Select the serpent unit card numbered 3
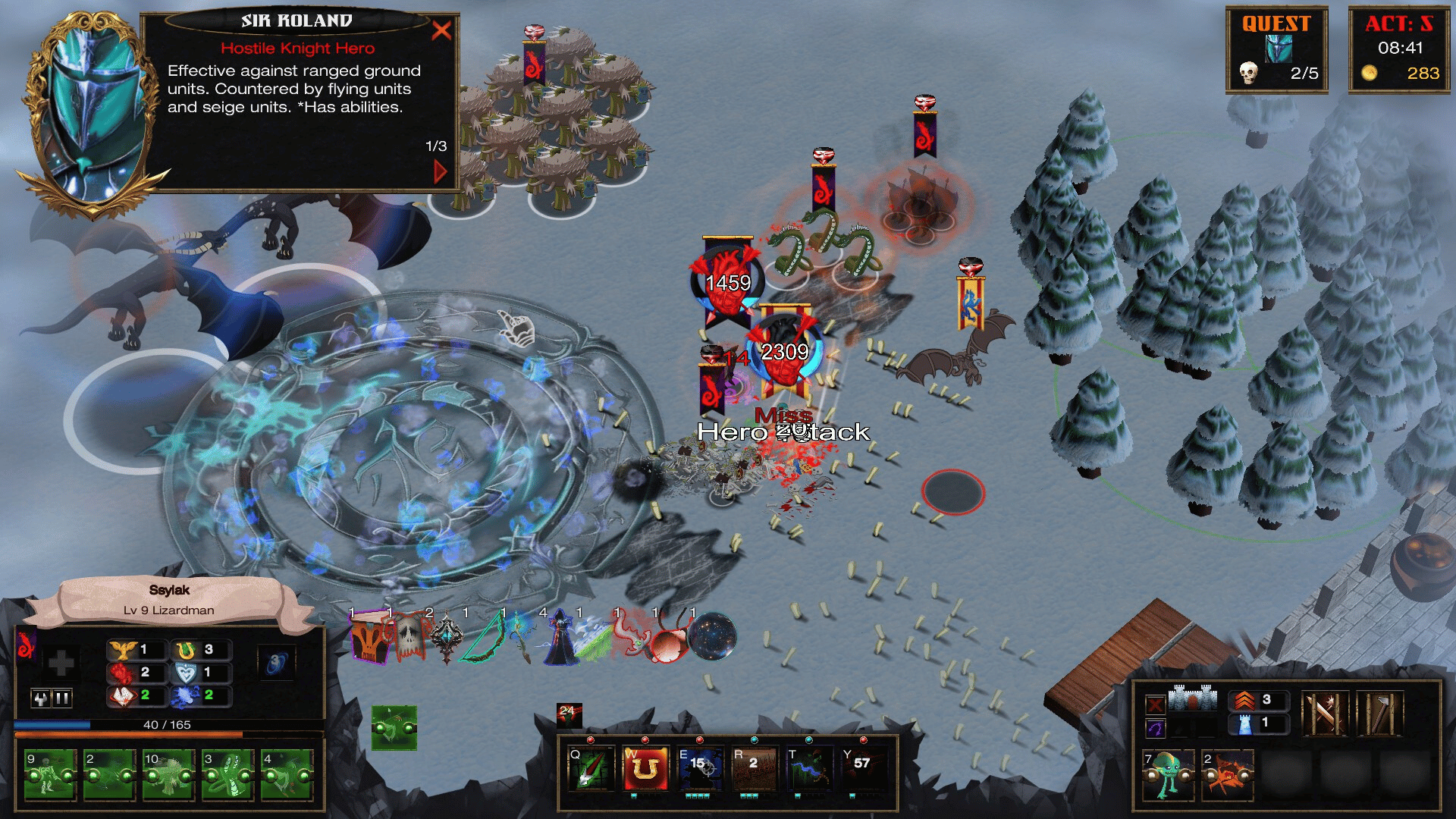The image size is (1456, 819). click(x=227, y=774)
